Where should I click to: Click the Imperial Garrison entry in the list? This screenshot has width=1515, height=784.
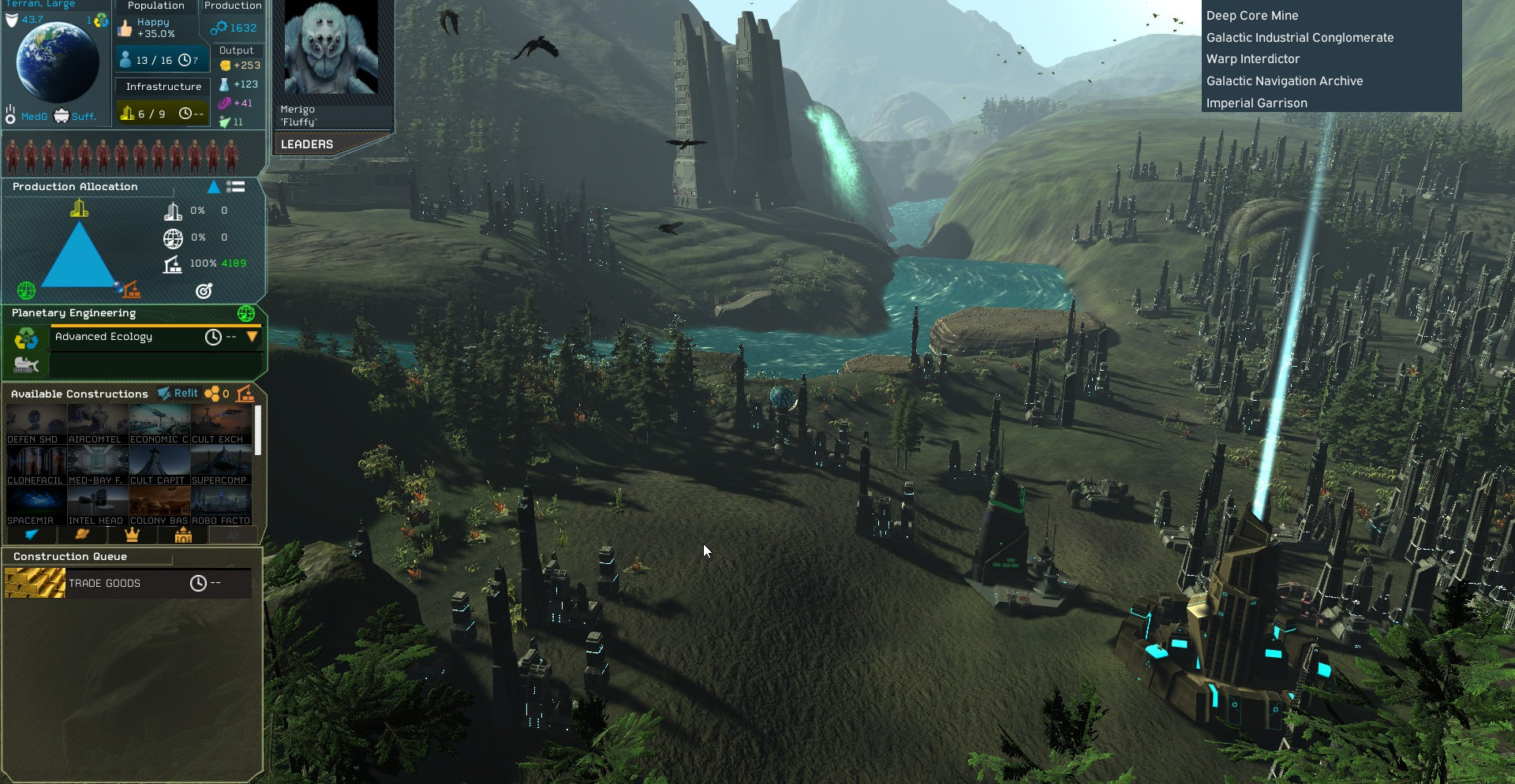[1256, 103]
